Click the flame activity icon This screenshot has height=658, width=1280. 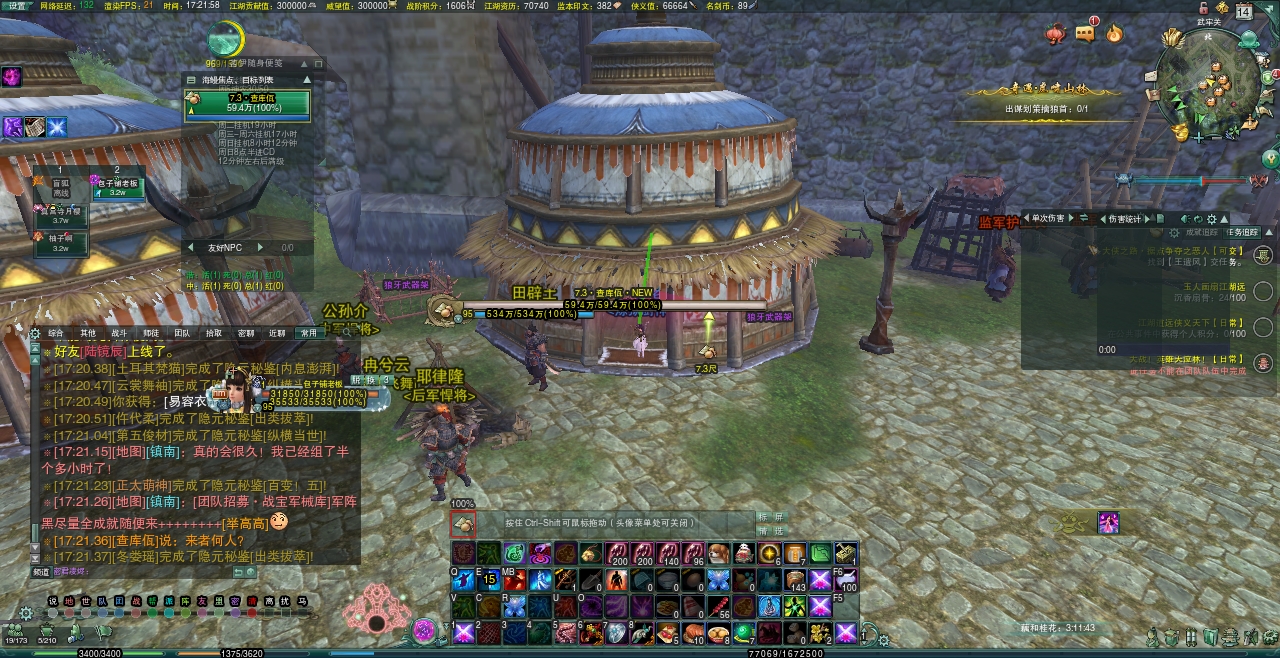1114,34
